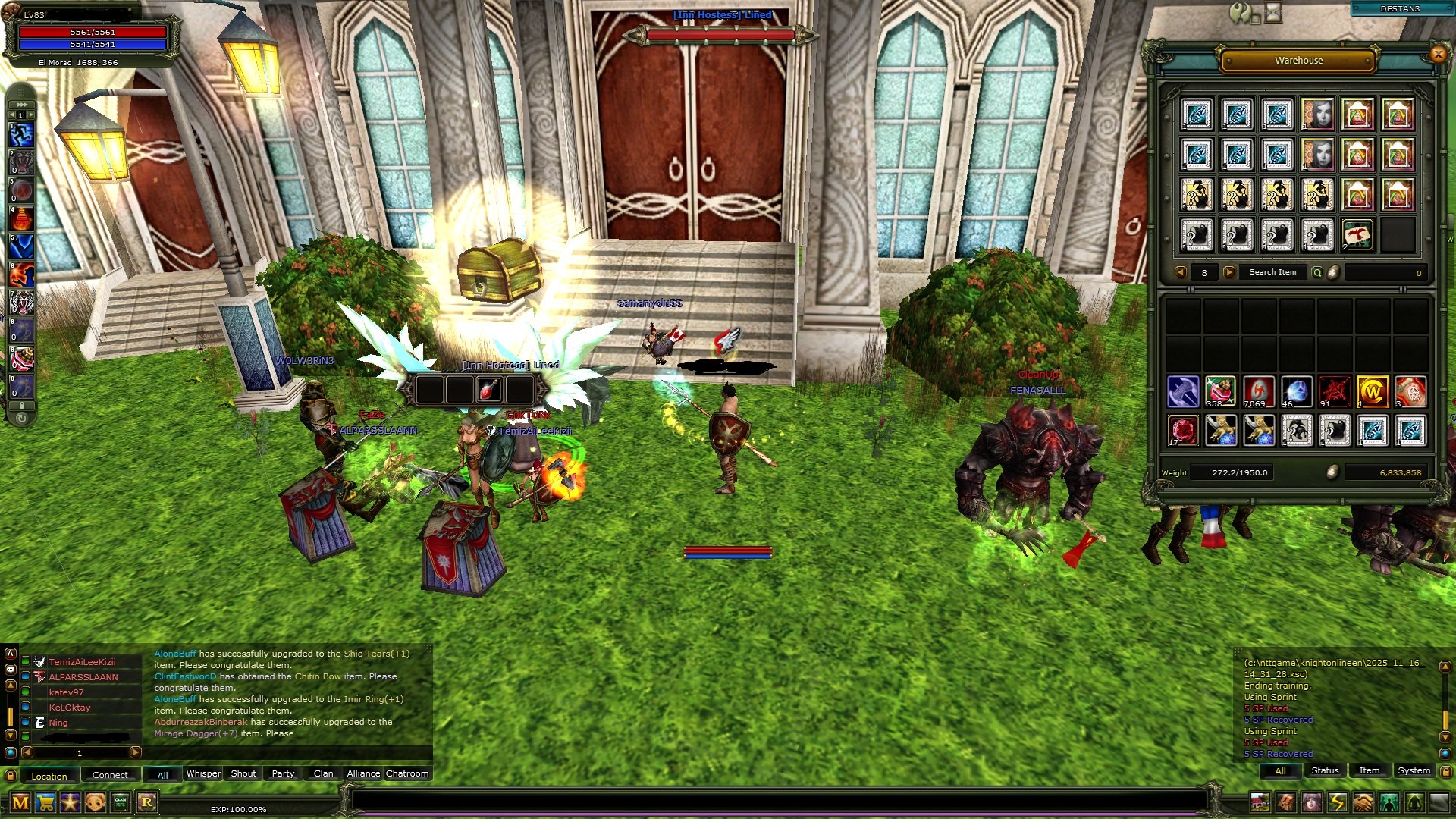This screenshot has height=819, width=1456.
Task: Open the Party chat tab
Action: pyautogui.click(x=283, y=773)
